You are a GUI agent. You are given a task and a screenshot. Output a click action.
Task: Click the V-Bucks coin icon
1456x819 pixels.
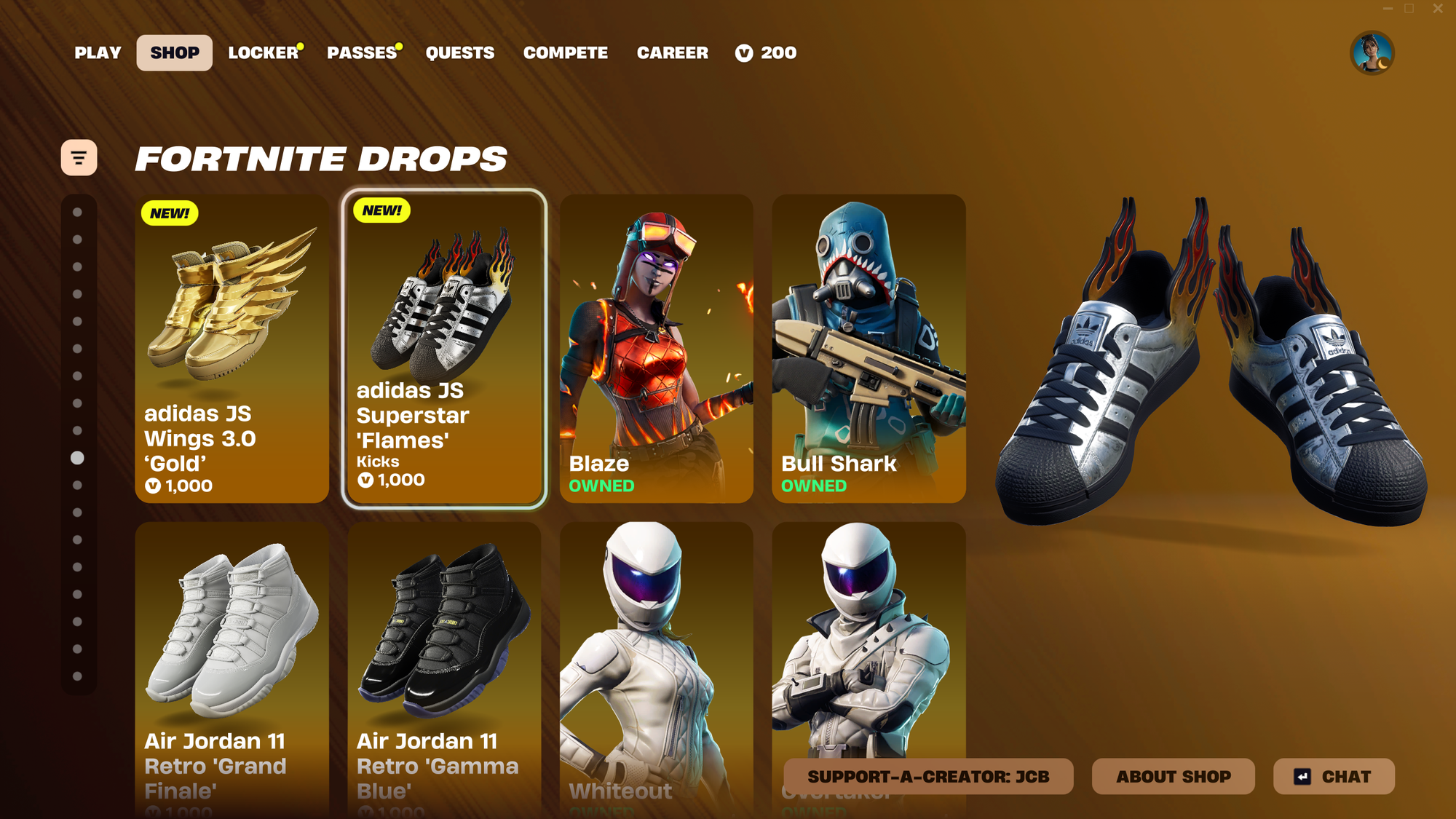tap(743, 52)
